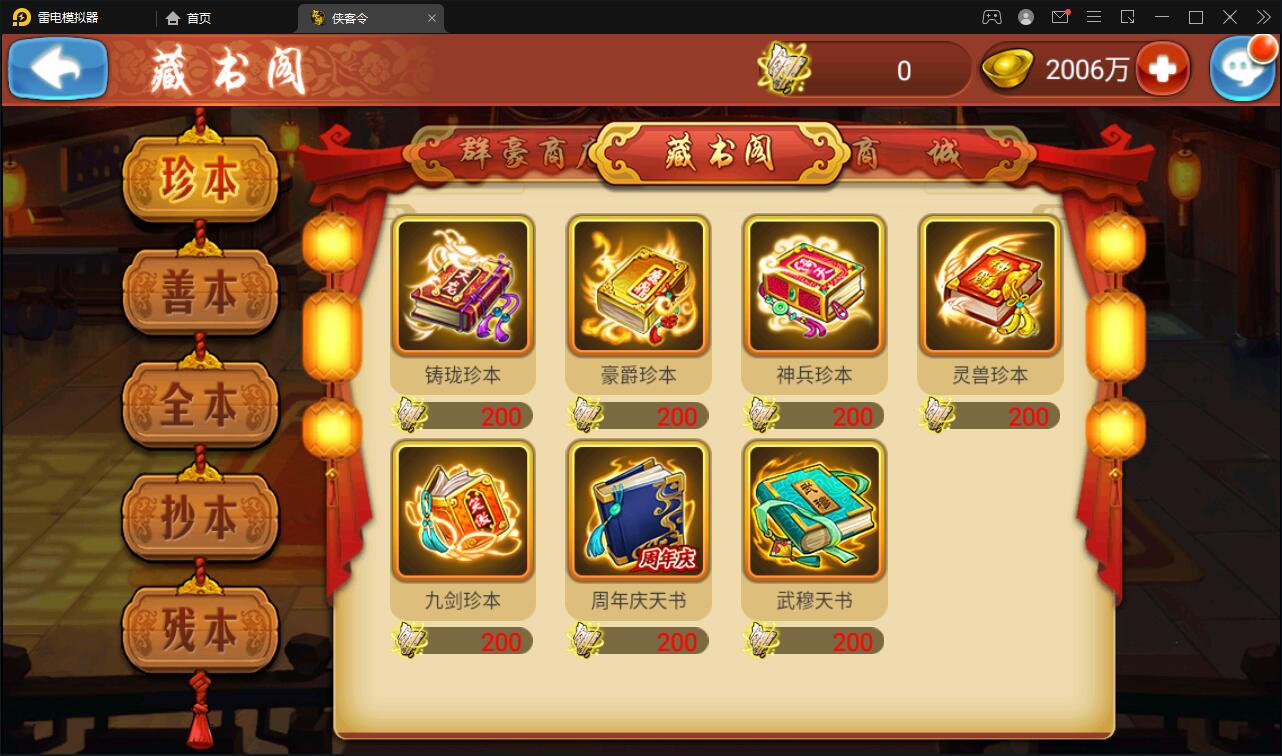Click the 全本 sidebar button
Viewport: 1282px width, 756px height.
(x=200, y=403)
